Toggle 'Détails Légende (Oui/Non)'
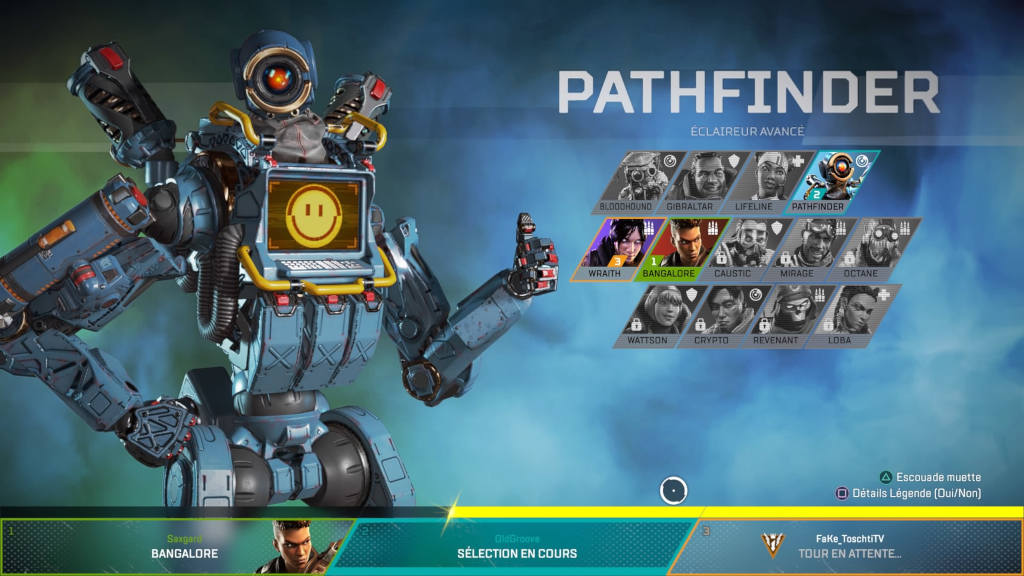 point(908,493)
